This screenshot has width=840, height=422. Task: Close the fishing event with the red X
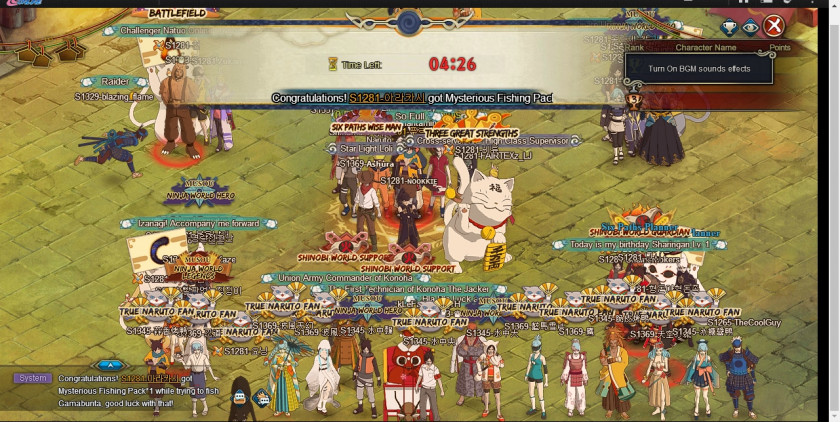click(x=773, y=27)
